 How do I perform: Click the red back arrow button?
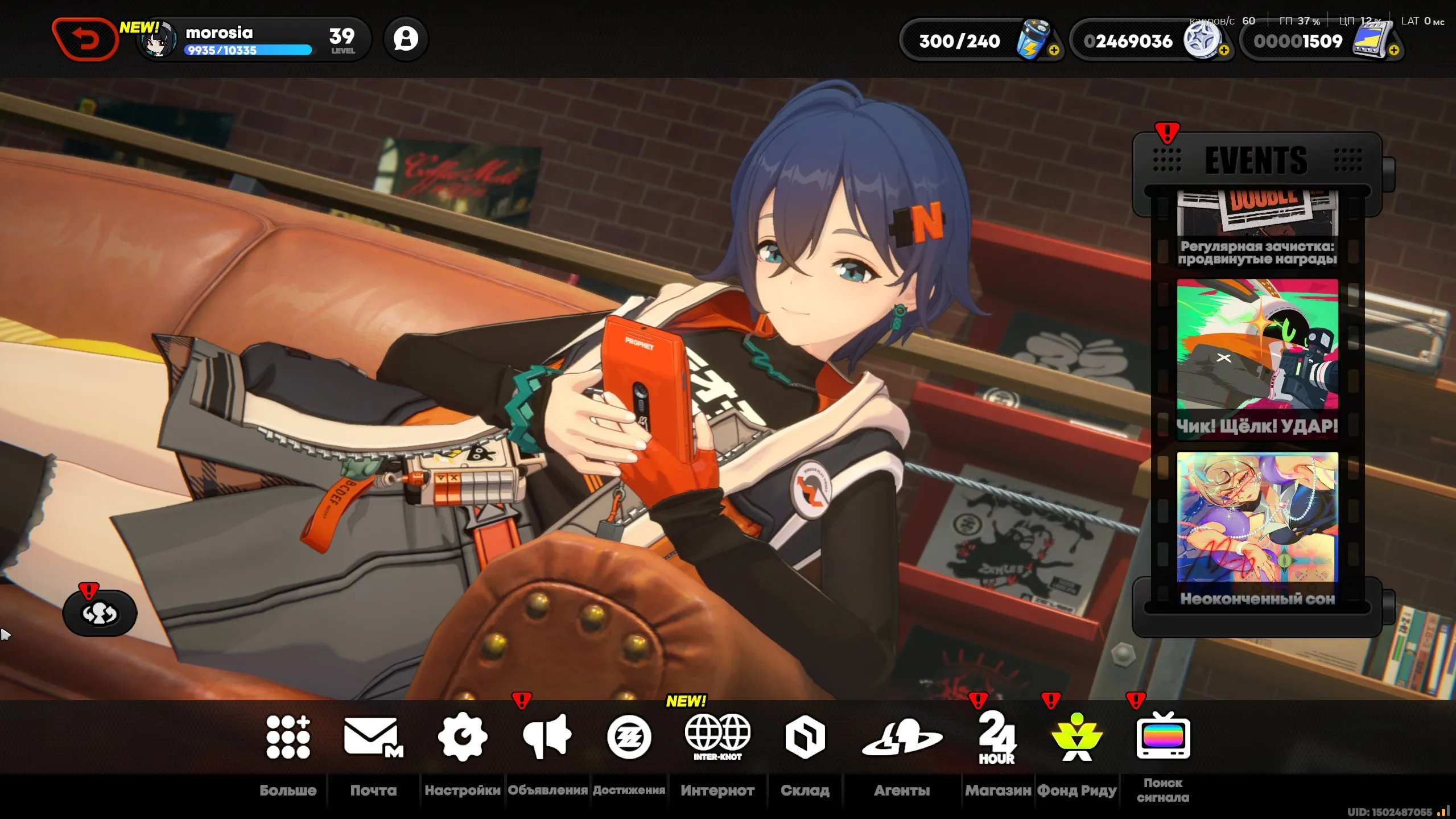tap(85, 39)
